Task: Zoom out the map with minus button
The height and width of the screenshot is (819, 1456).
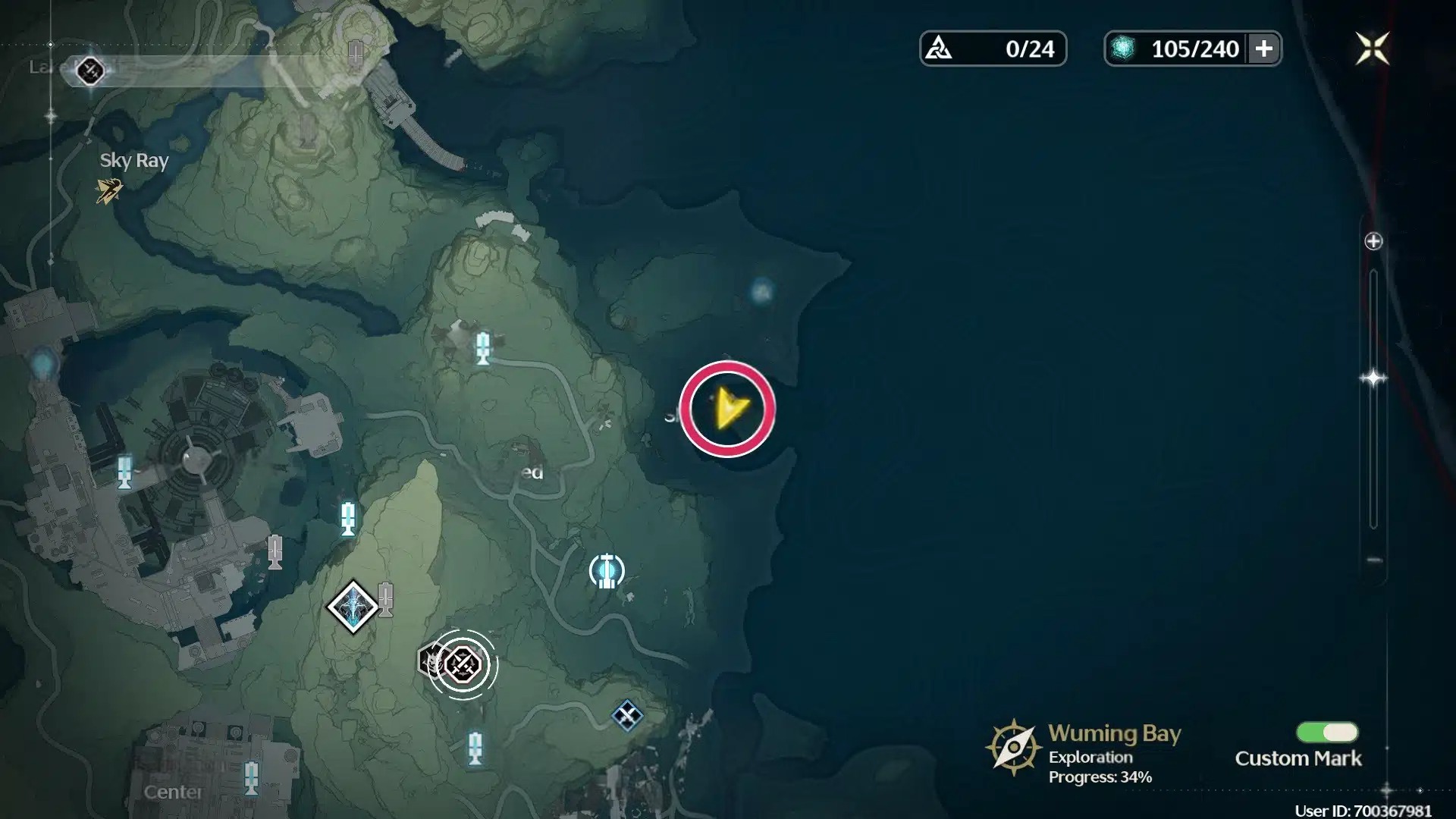Action: pyautogui.click(x=1373, y=560)
